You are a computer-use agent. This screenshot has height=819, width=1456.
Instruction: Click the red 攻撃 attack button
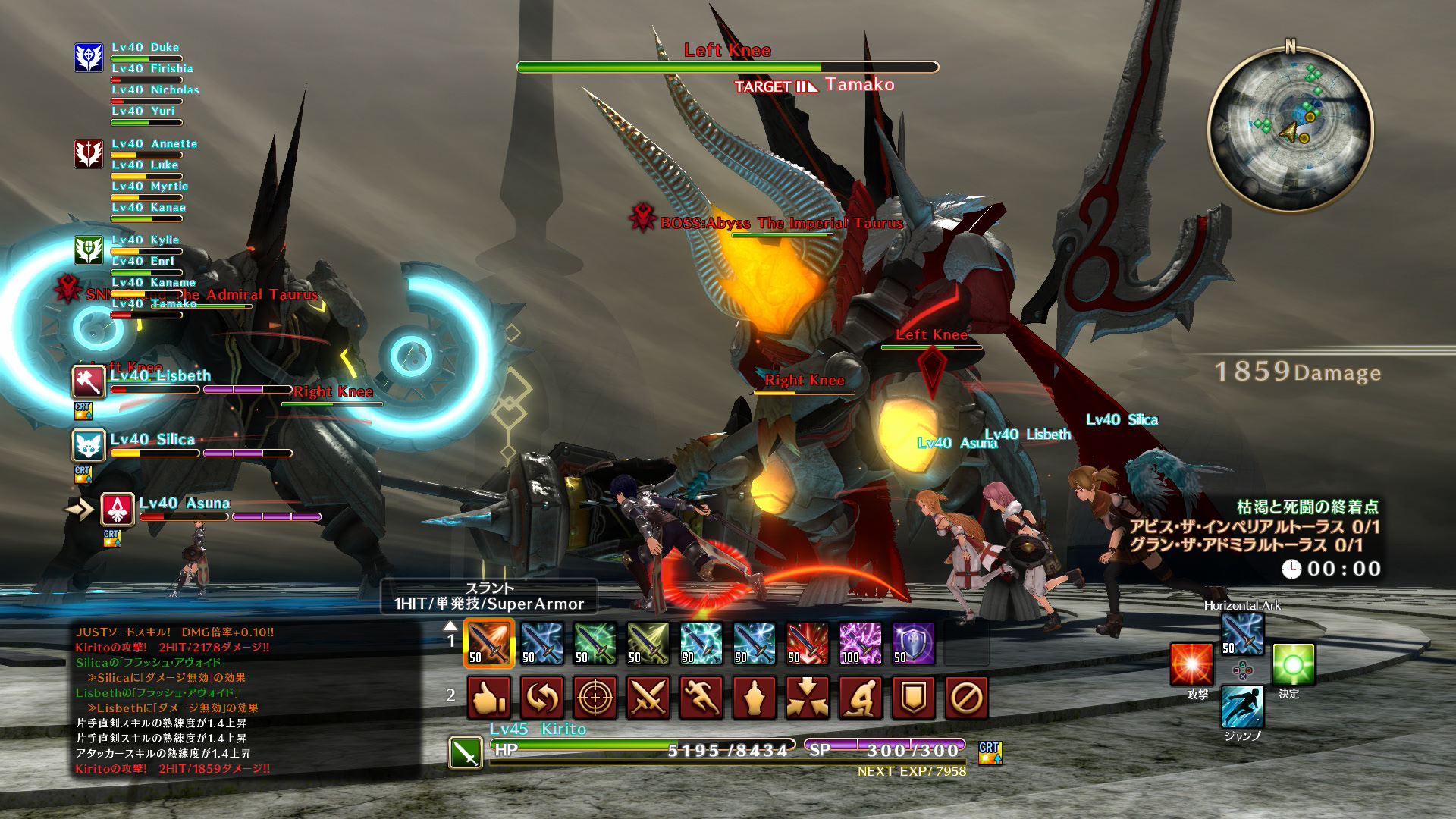coord(1191,665)
